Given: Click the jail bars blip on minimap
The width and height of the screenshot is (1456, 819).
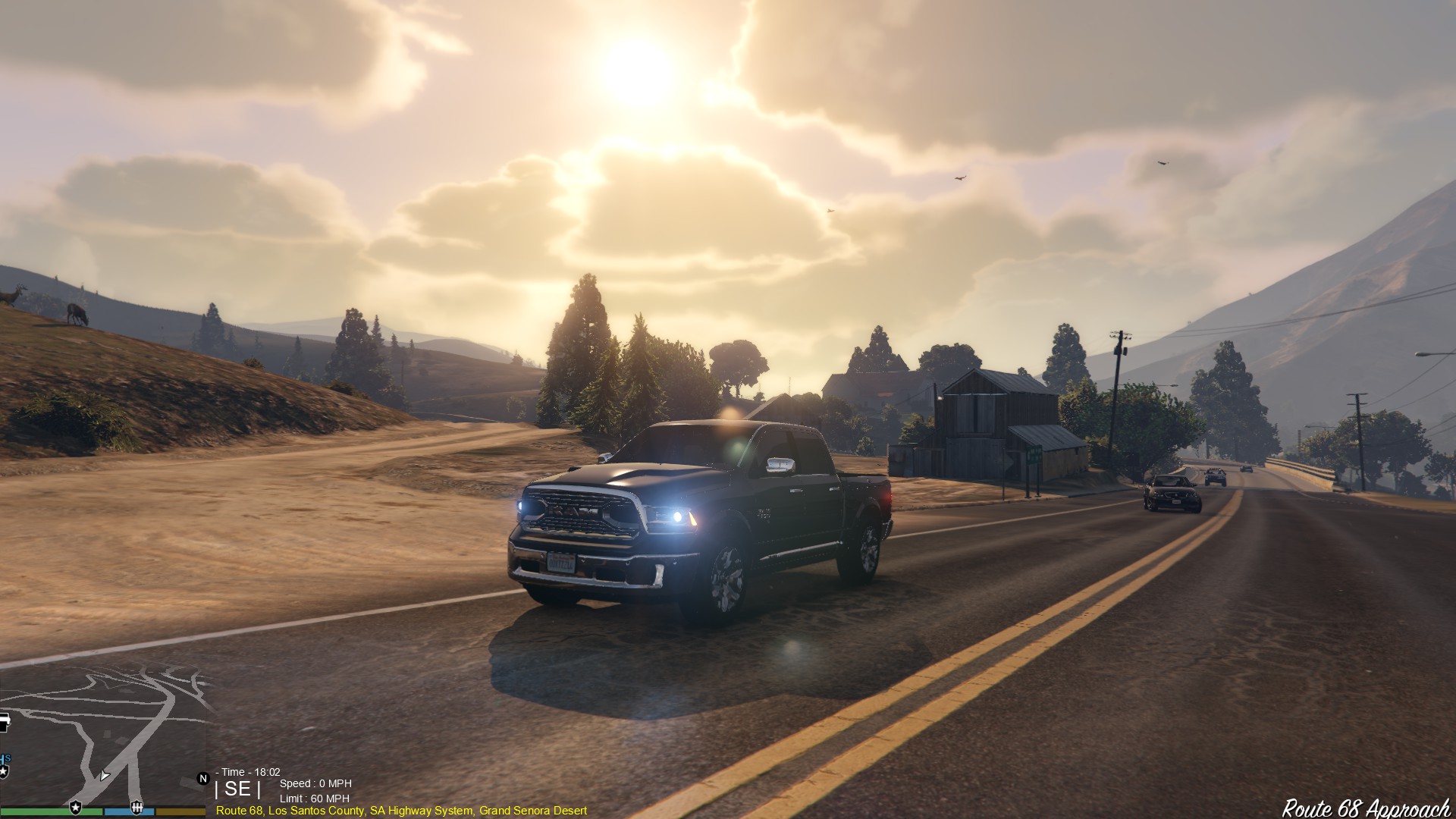Looking at the screenshot, I should tap(136, 807).
